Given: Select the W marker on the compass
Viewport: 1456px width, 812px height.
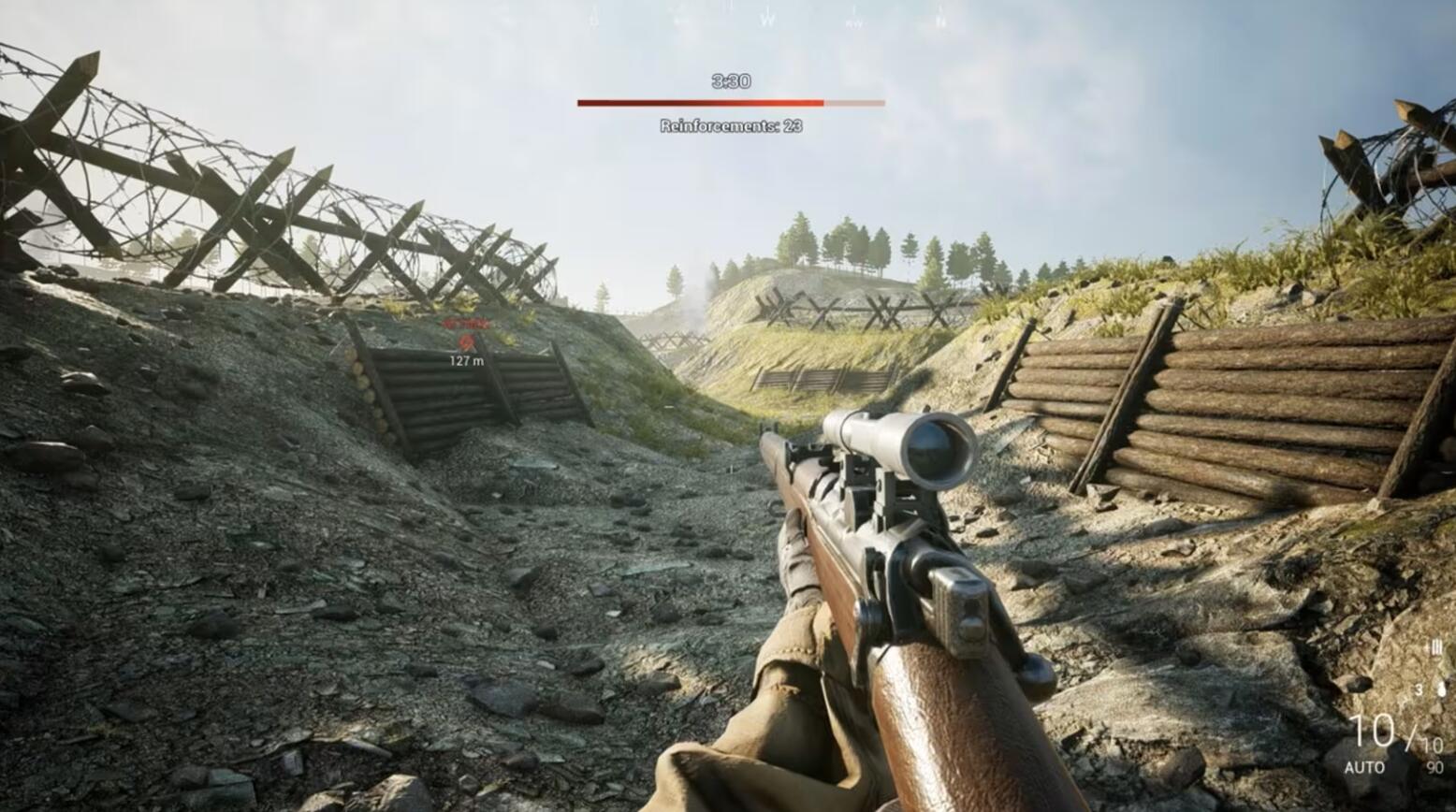Looking at the screenshot, I should (766, 19).
